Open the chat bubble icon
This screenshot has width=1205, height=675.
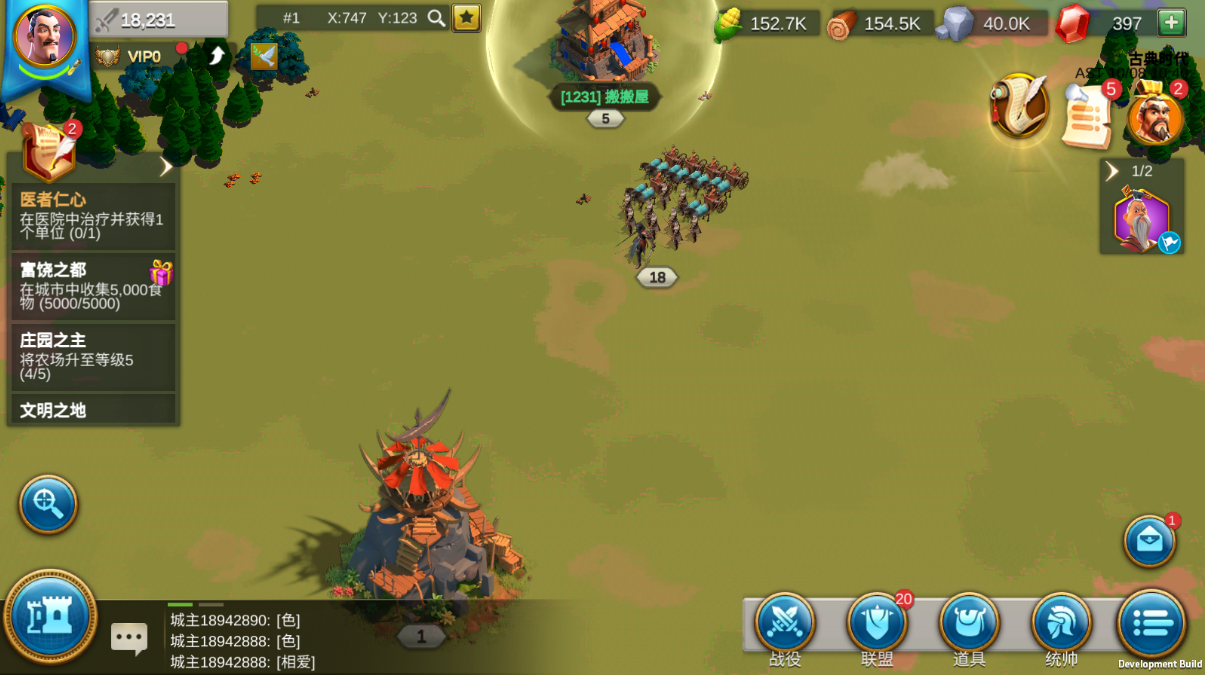(x=129, y=638)
